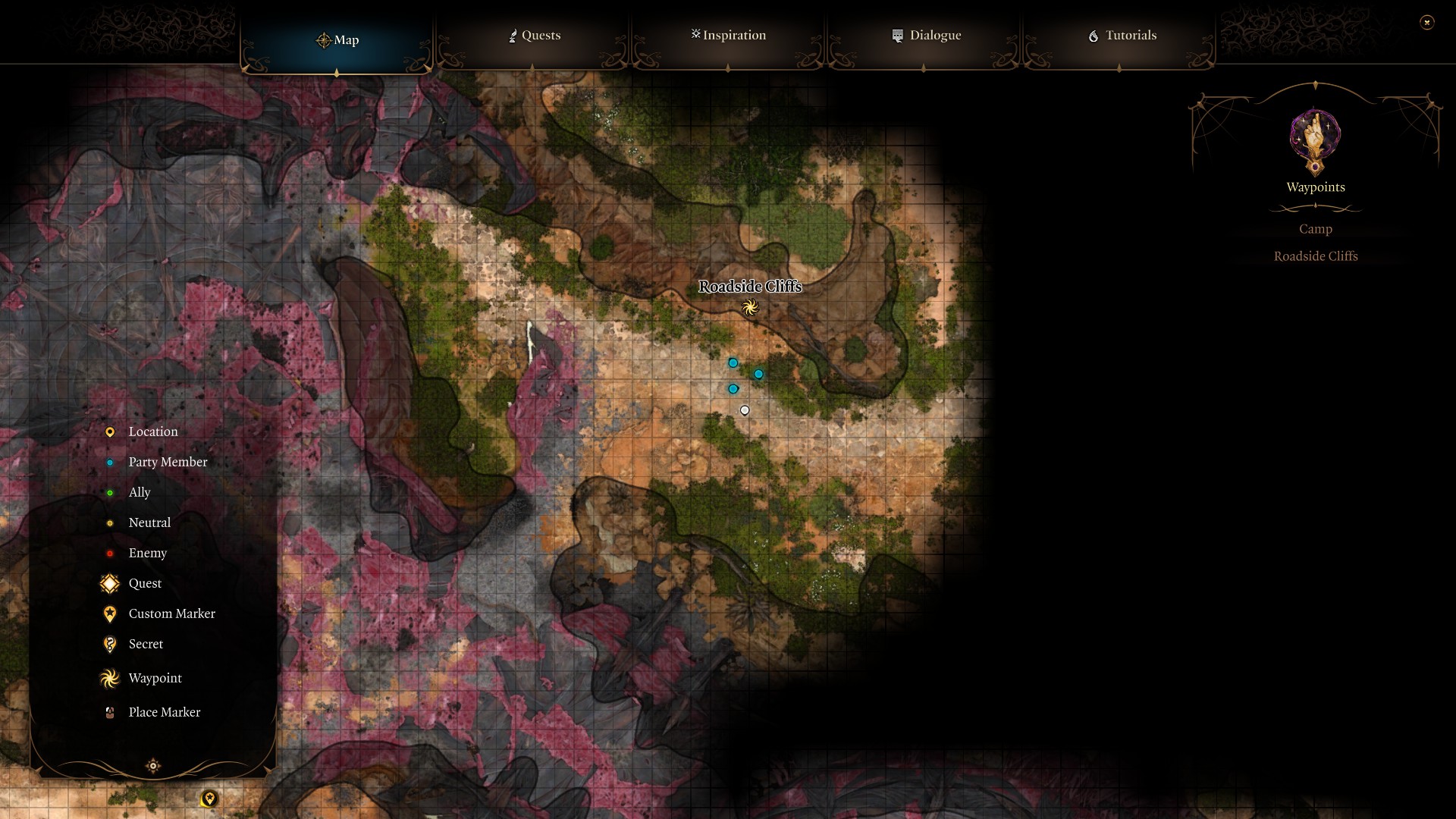Toggle the Enemy legend entry
The image size is (1456, 819).
tap(147, 553)
